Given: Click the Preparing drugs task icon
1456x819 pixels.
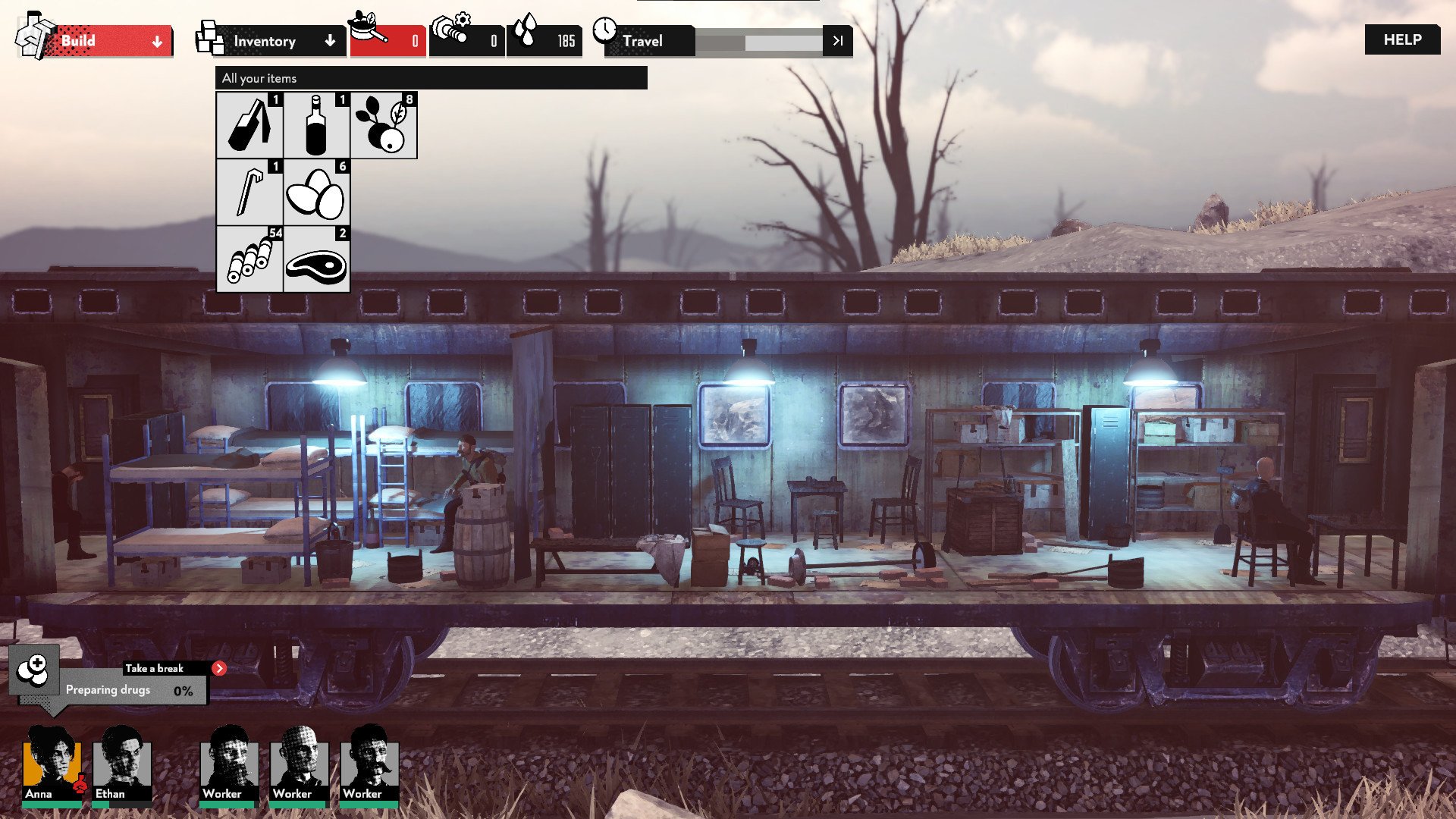Looking at the screenshot, I should 34,669.
